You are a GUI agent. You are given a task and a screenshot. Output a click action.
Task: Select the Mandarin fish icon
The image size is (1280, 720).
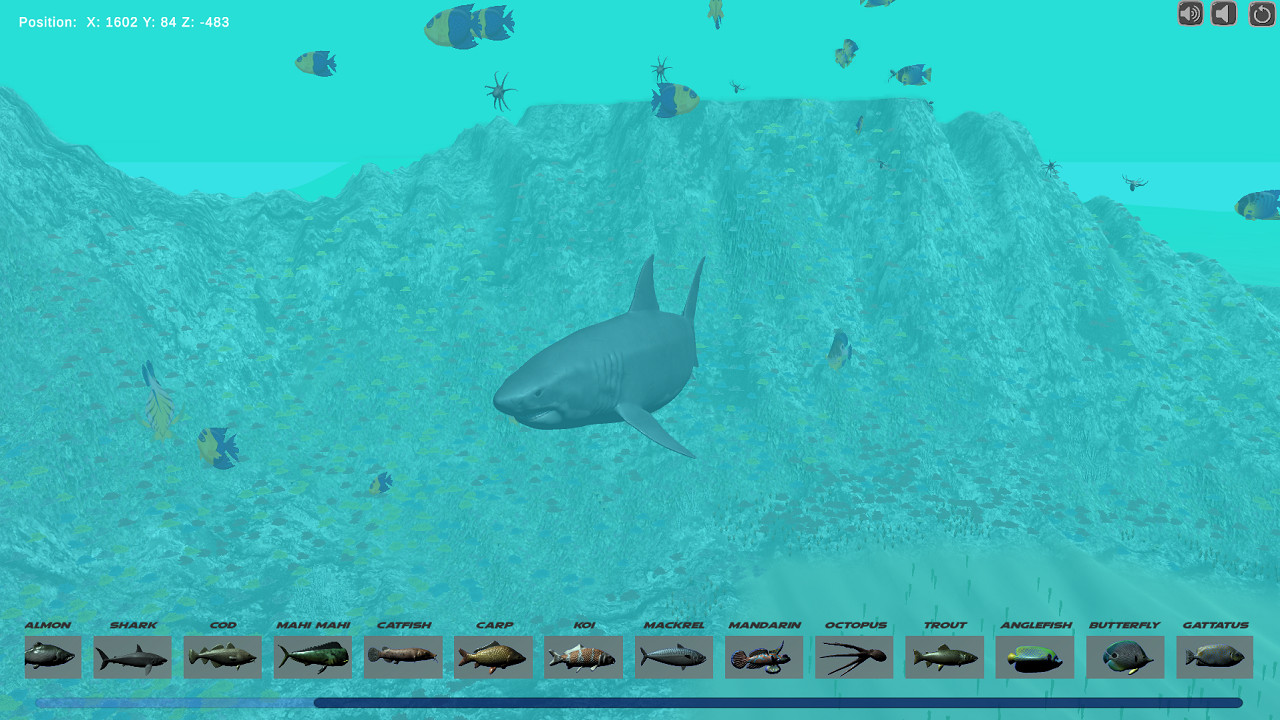pos(764,657)
